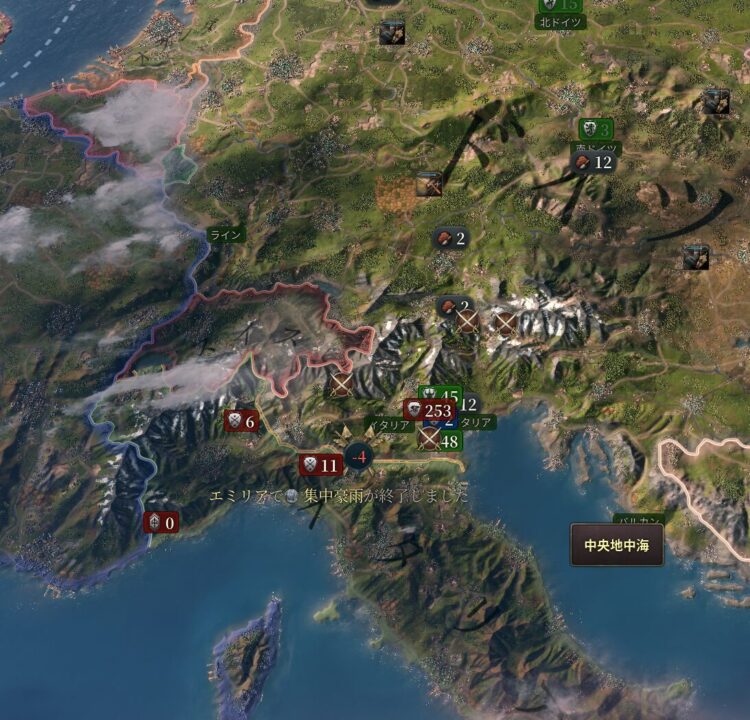Screen dimensions: 750x720
Task: Select the green 南ドイツ army marker showing 3
Action: click(x=596, y=129)
